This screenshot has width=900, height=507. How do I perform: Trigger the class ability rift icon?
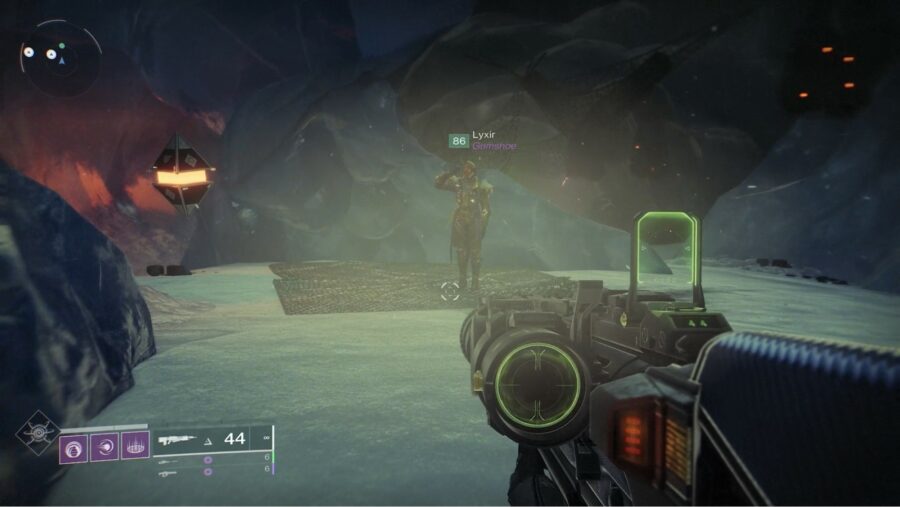135,446
